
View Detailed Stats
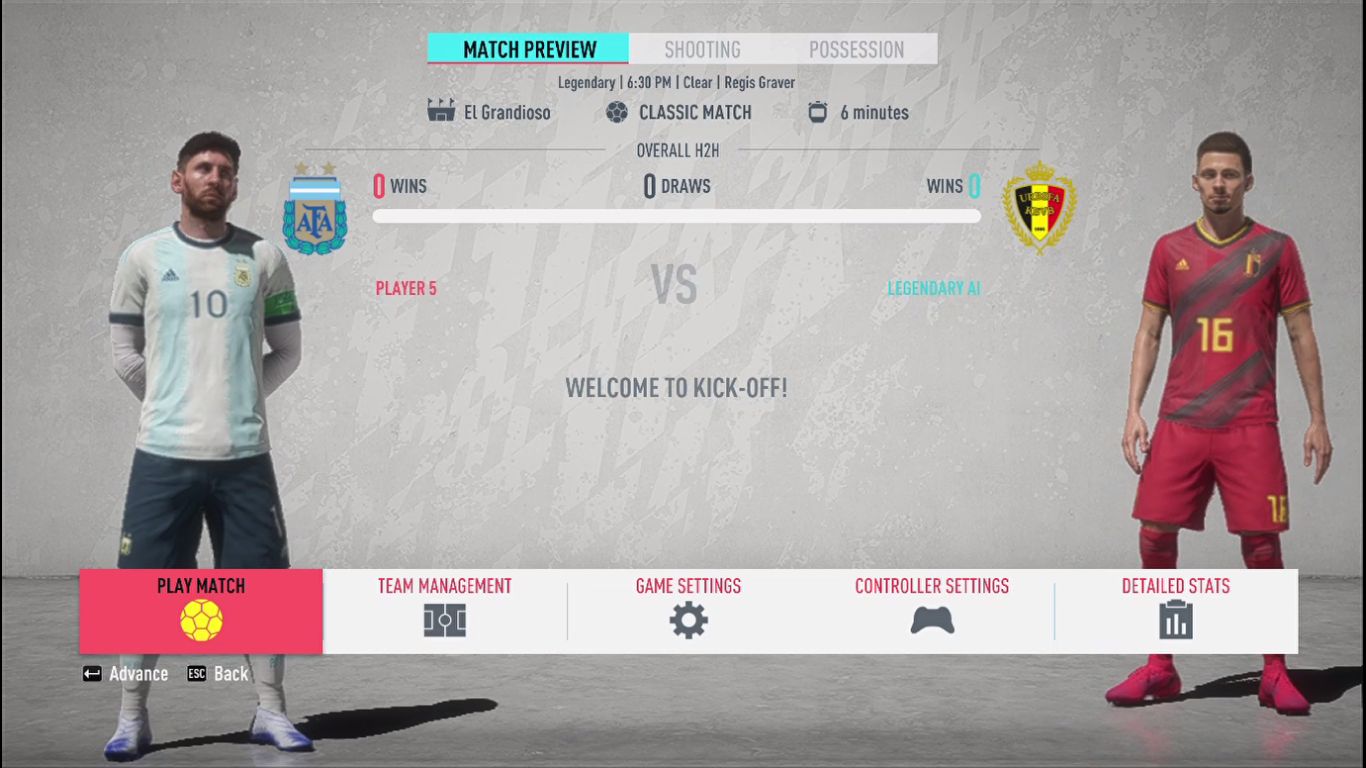(1175, 610)
